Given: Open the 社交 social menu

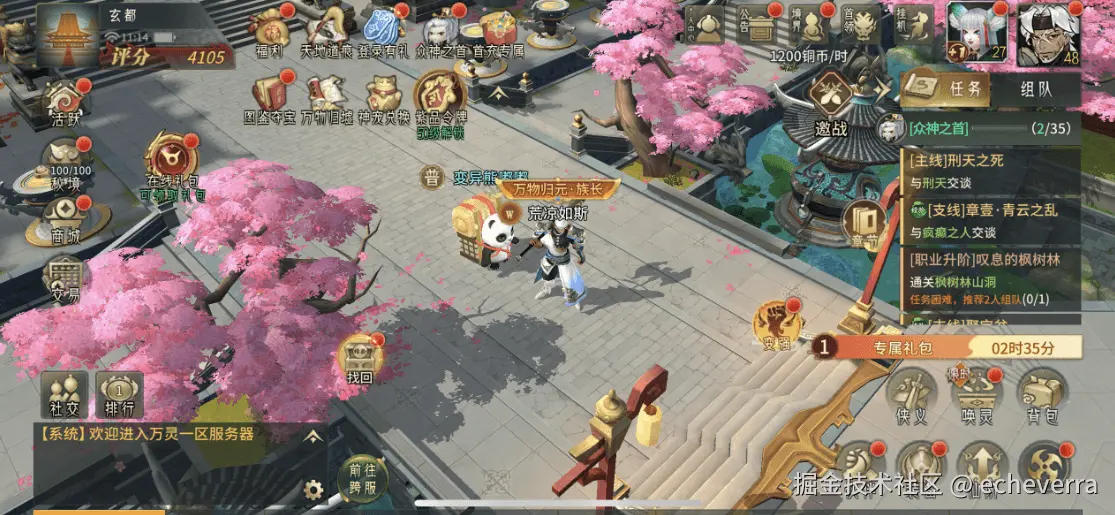Looking at the screenshot, I should [60, 393].
